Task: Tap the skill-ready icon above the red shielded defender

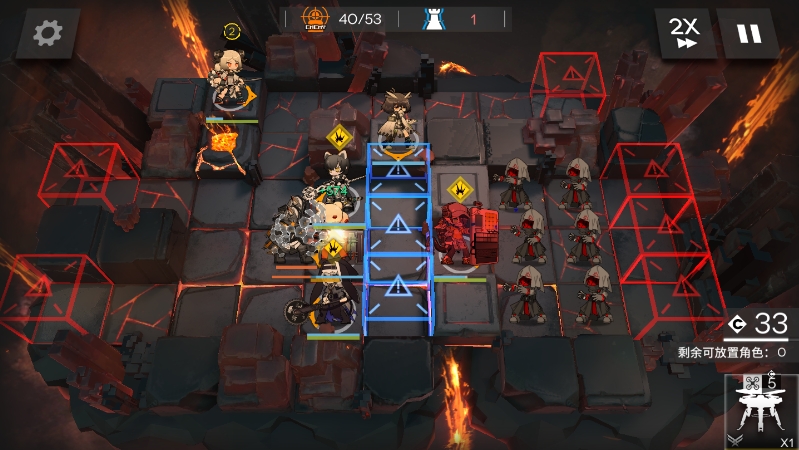Action: tap(459, 188)
